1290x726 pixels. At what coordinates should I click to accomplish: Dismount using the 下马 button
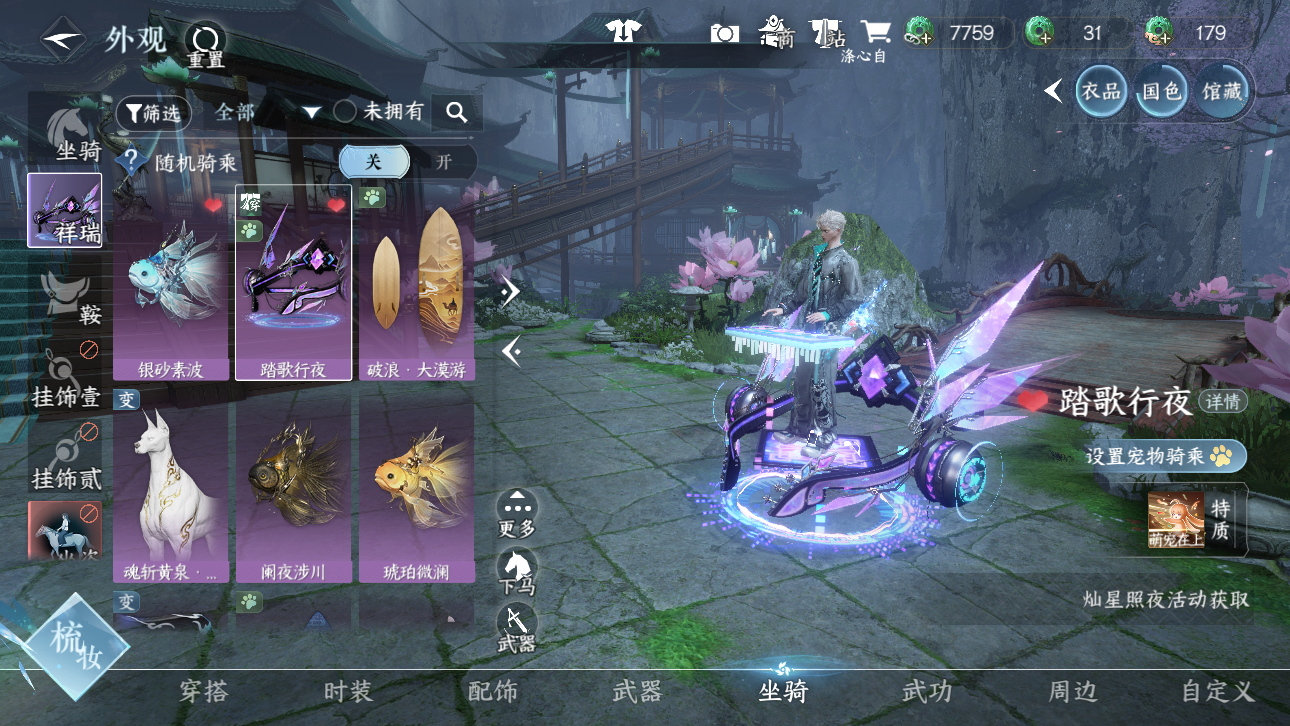516,571
